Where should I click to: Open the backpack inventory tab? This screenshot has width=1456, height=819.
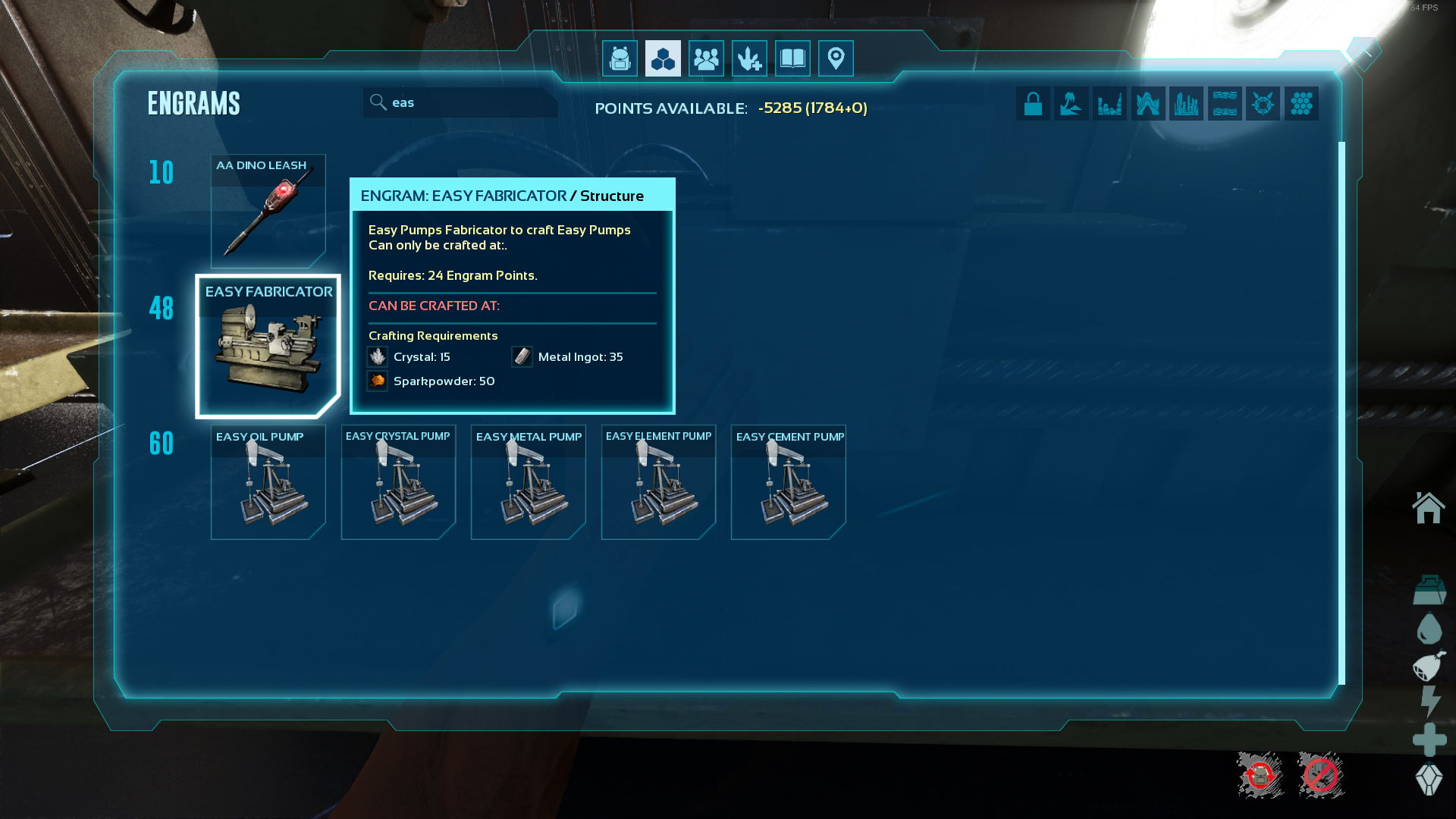[x=620, y=58]
